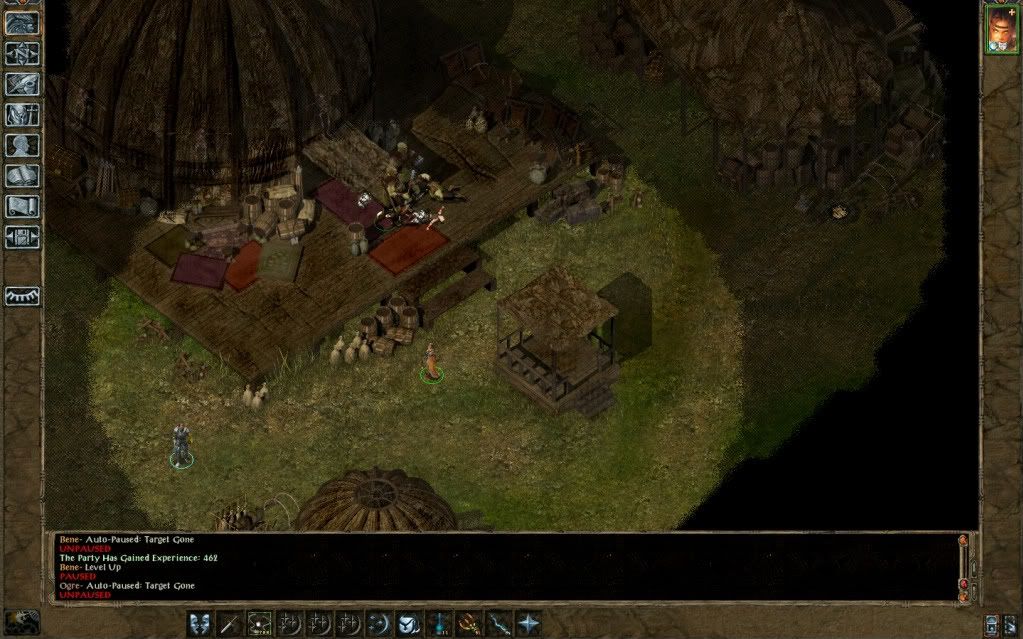1023x639 pixels.
Task: Use the orange trident quick item
Action: 468,622
